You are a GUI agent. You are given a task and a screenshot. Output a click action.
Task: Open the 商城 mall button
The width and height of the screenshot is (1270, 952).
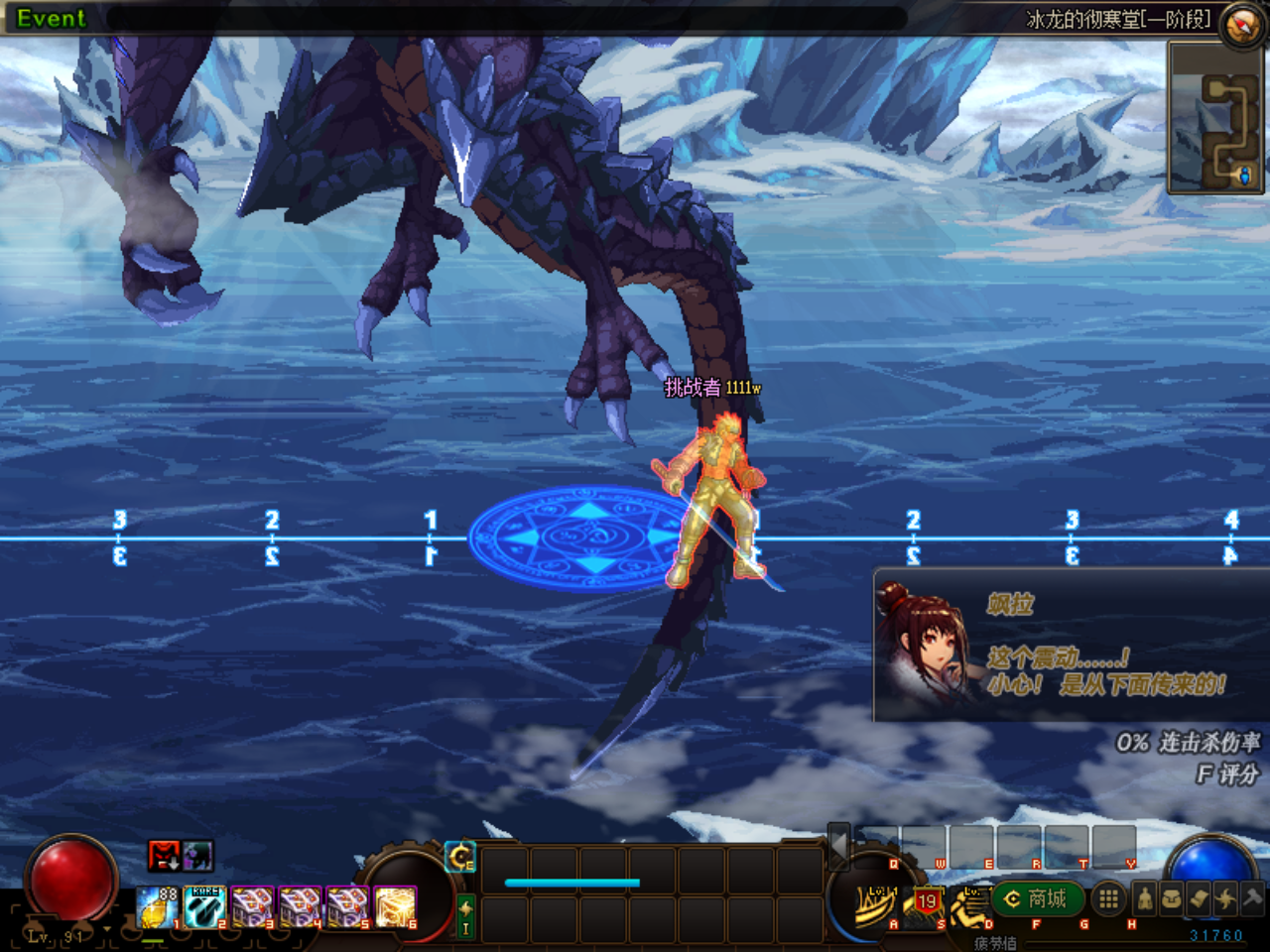pyautogui.click(x=1037, y=897)
